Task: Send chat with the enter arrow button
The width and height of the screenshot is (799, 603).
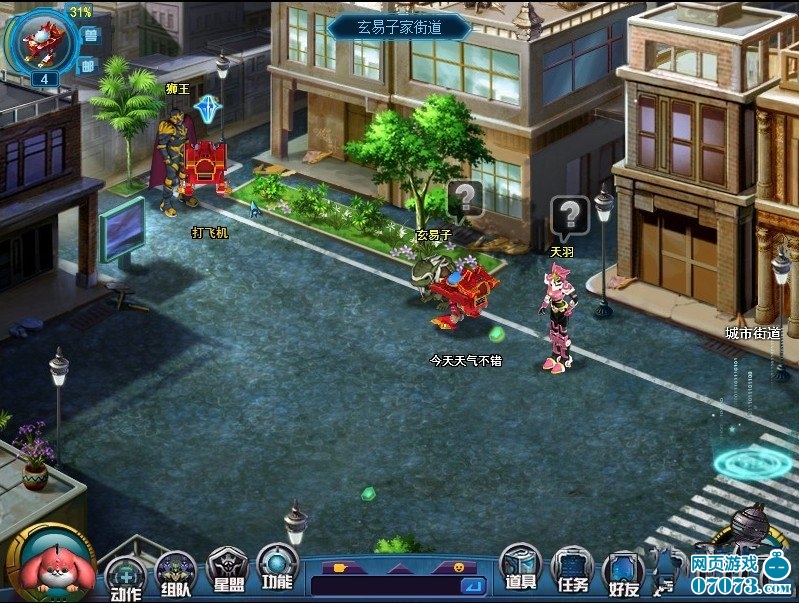Action: [x=473, y=585]
